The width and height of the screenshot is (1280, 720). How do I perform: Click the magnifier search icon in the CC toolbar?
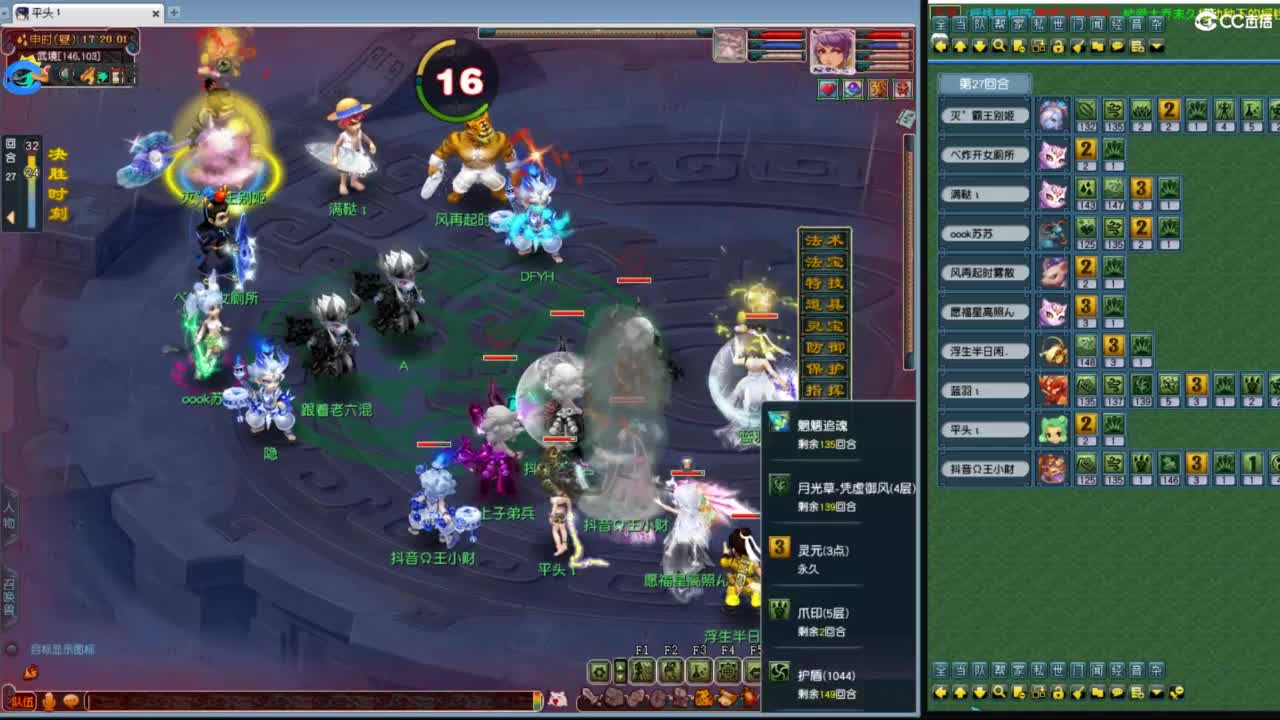tap(999, 45)
